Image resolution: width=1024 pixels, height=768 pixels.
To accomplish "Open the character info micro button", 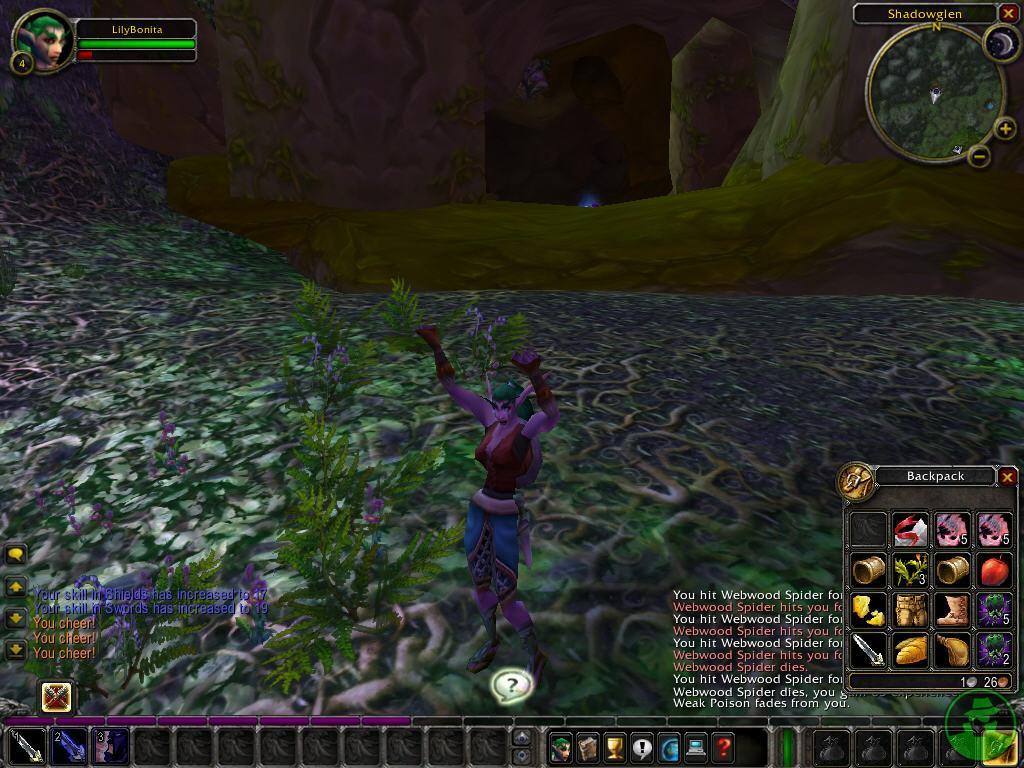I will [x=561, y=746].
